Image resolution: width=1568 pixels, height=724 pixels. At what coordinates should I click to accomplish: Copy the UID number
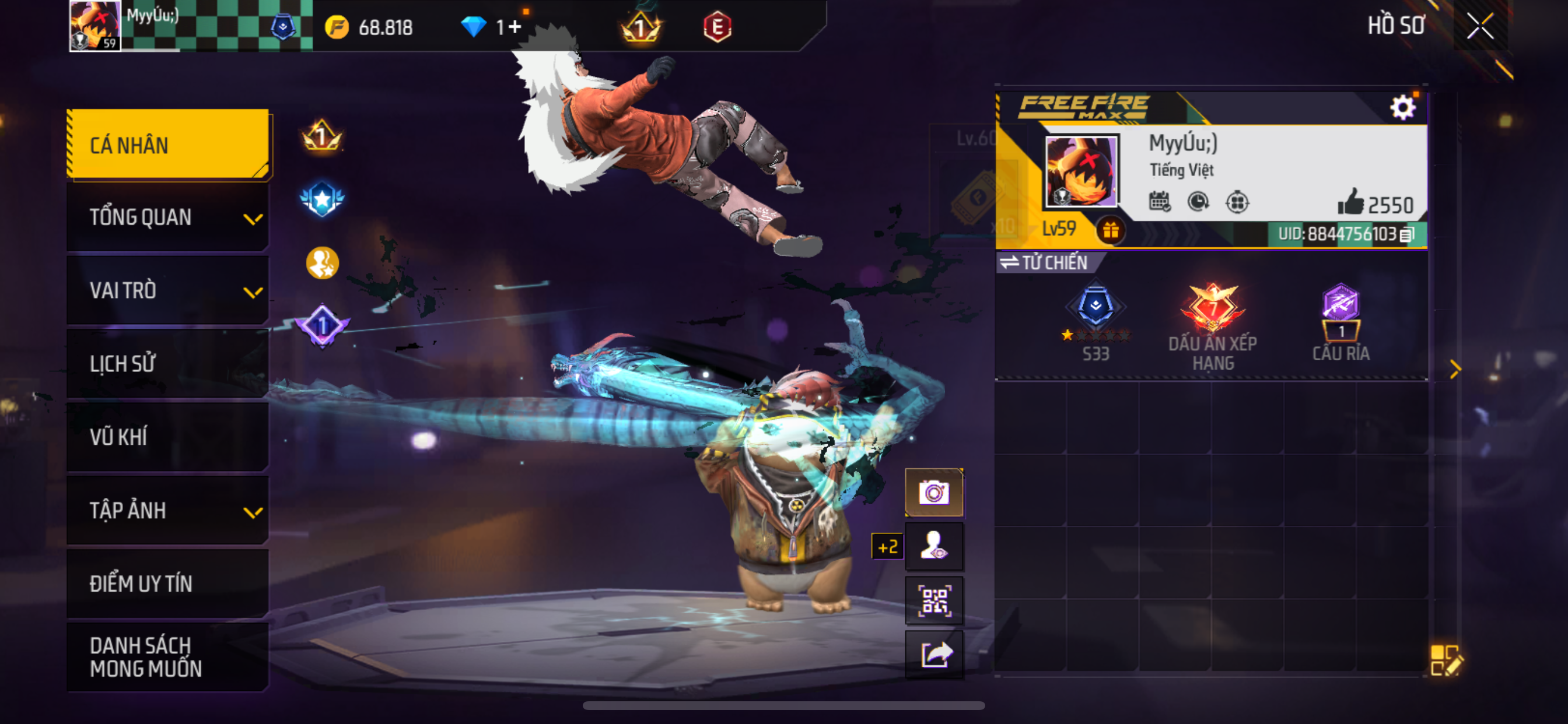click(x=1406, y=234)
